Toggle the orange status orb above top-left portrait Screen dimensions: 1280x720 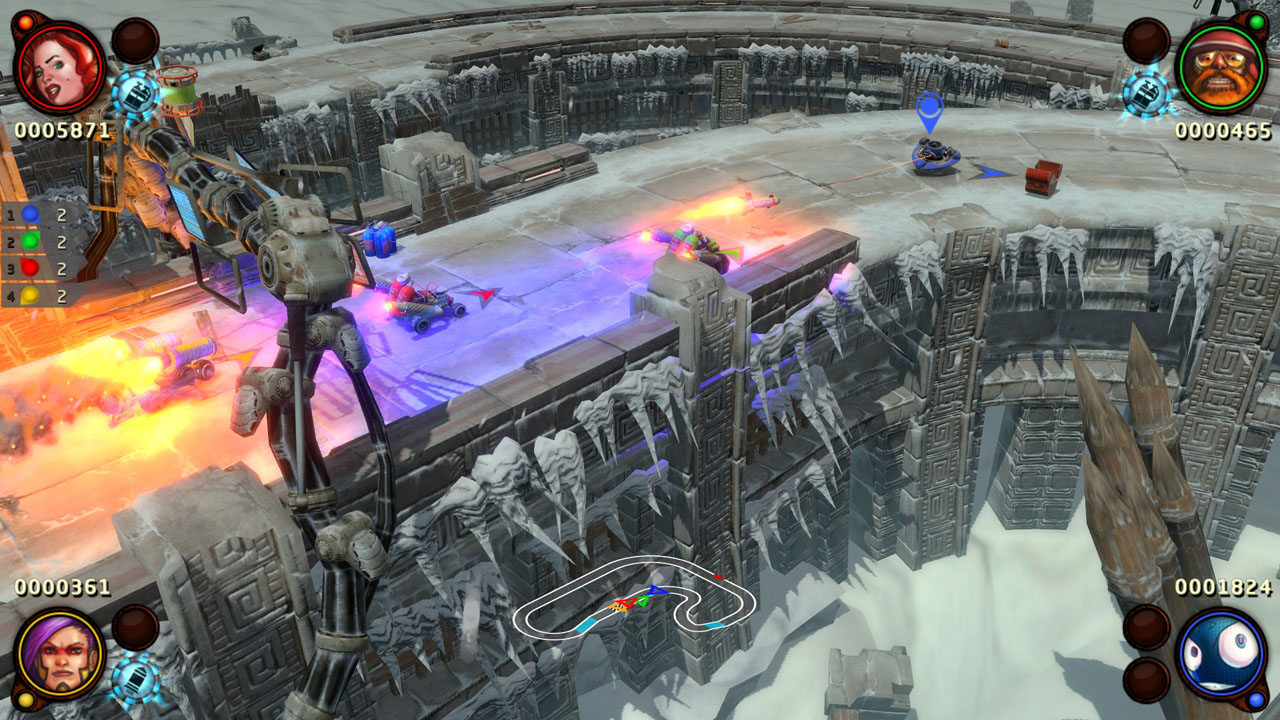point(24,20)
